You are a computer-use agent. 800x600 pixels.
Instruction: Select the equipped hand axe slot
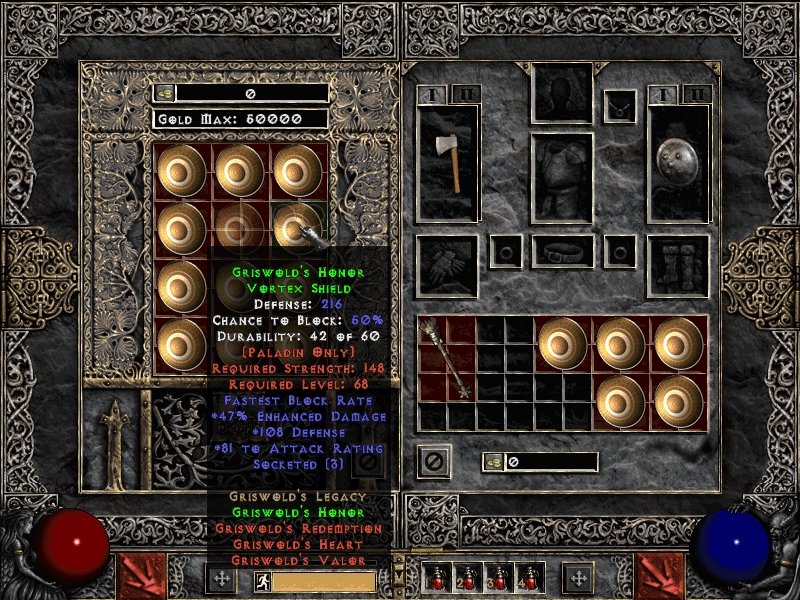coord(447,162)
